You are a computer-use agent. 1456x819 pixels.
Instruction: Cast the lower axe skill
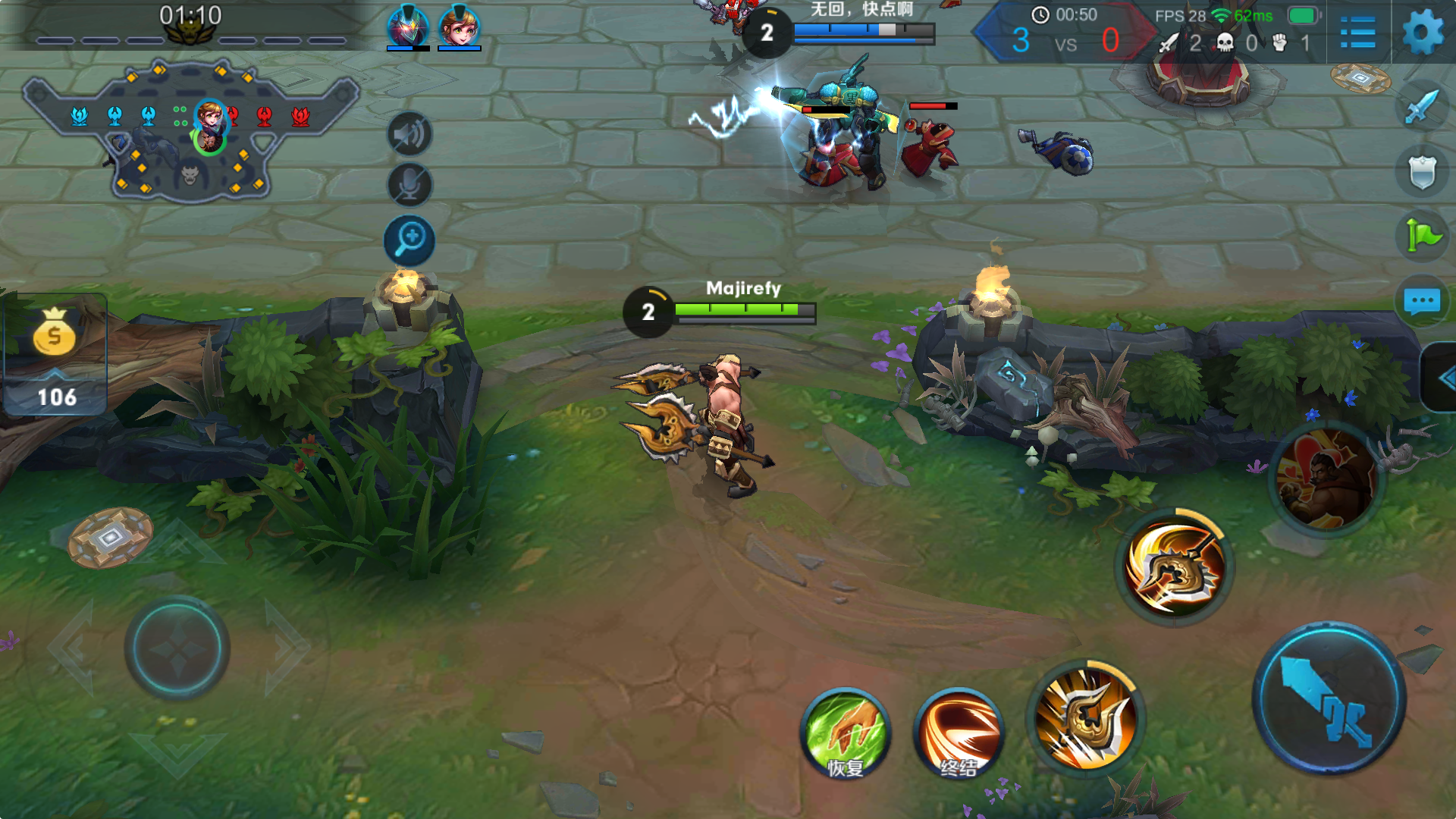coord(1086,717)
